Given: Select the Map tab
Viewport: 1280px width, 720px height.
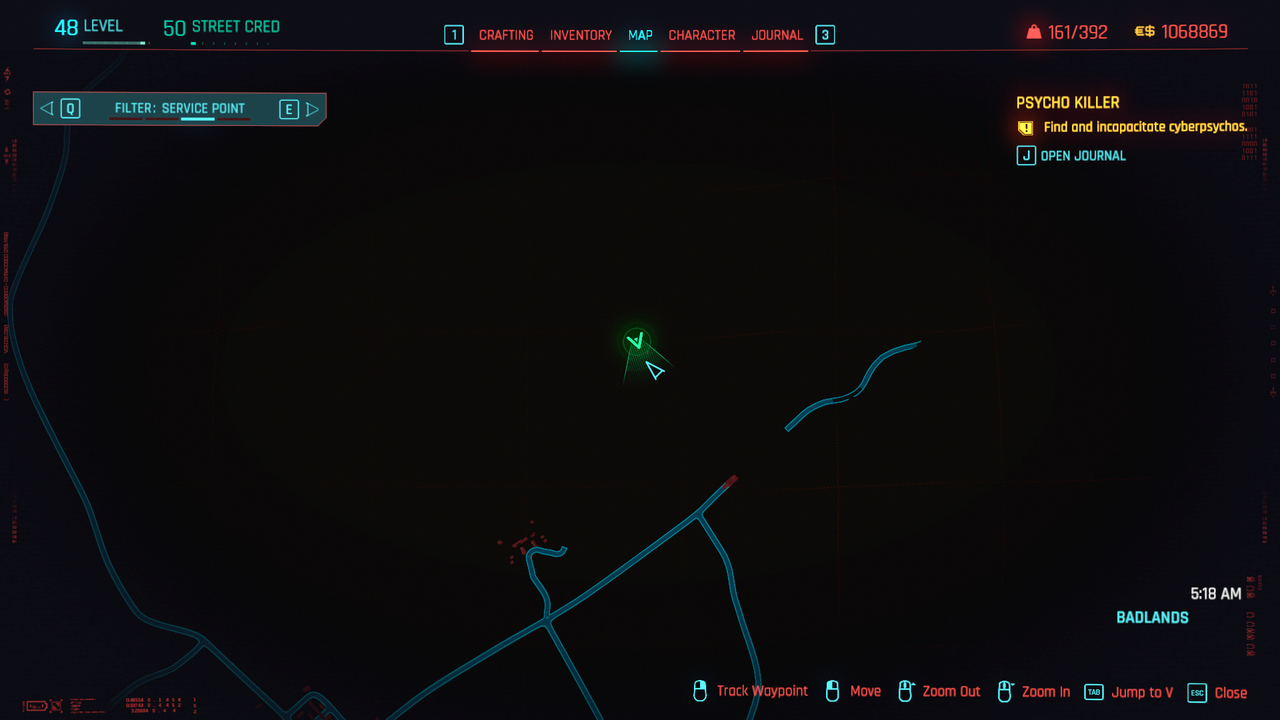Looking at the screenshot, I should coord(640,35).
